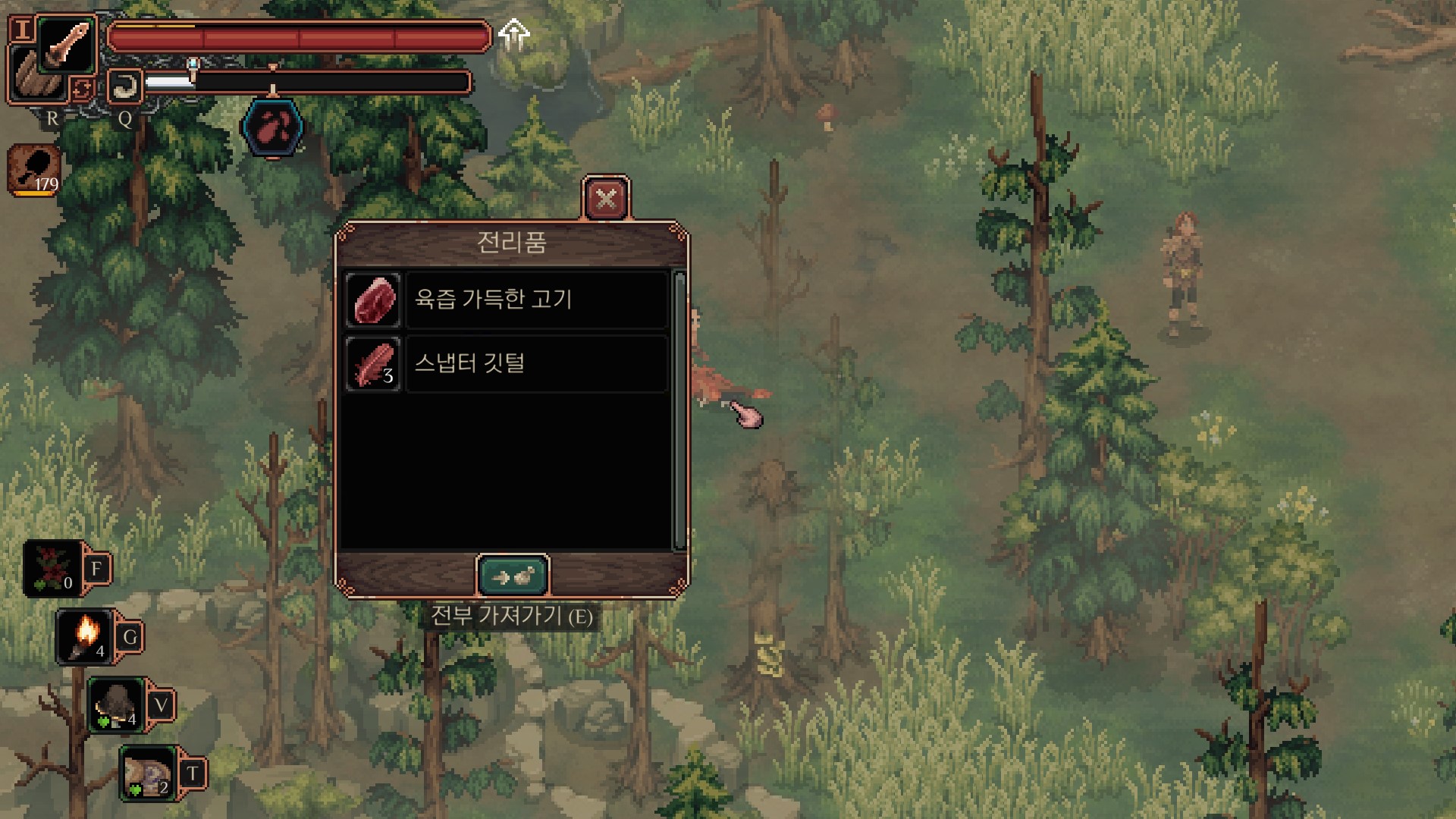
Task: Use the brown mushroom quick slot
Action: click(x=116, y=705)
